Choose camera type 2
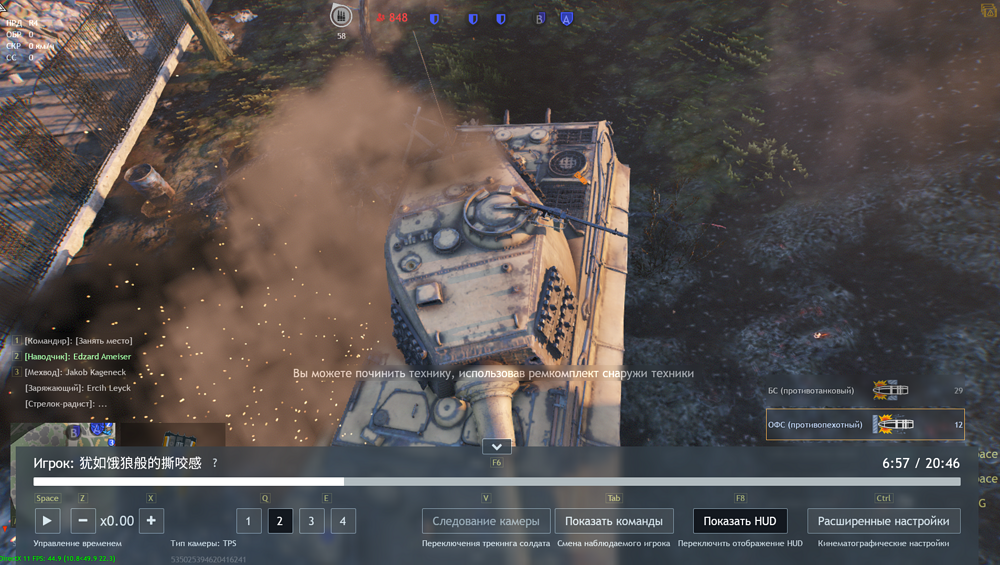This screenshot has width=1000, height=565. pos(280,521)
